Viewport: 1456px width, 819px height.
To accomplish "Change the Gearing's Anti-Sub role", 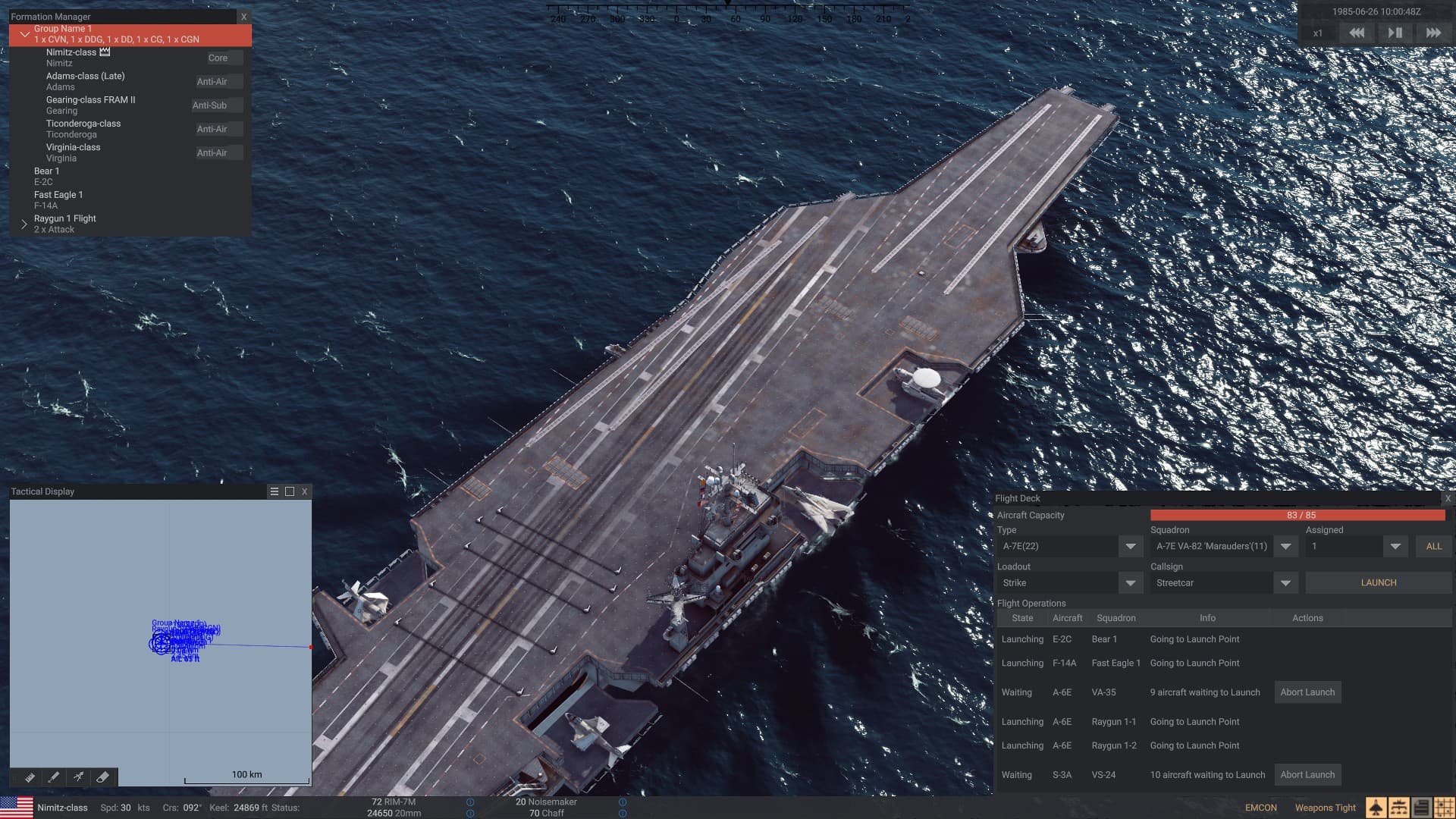I will point(217,105).
